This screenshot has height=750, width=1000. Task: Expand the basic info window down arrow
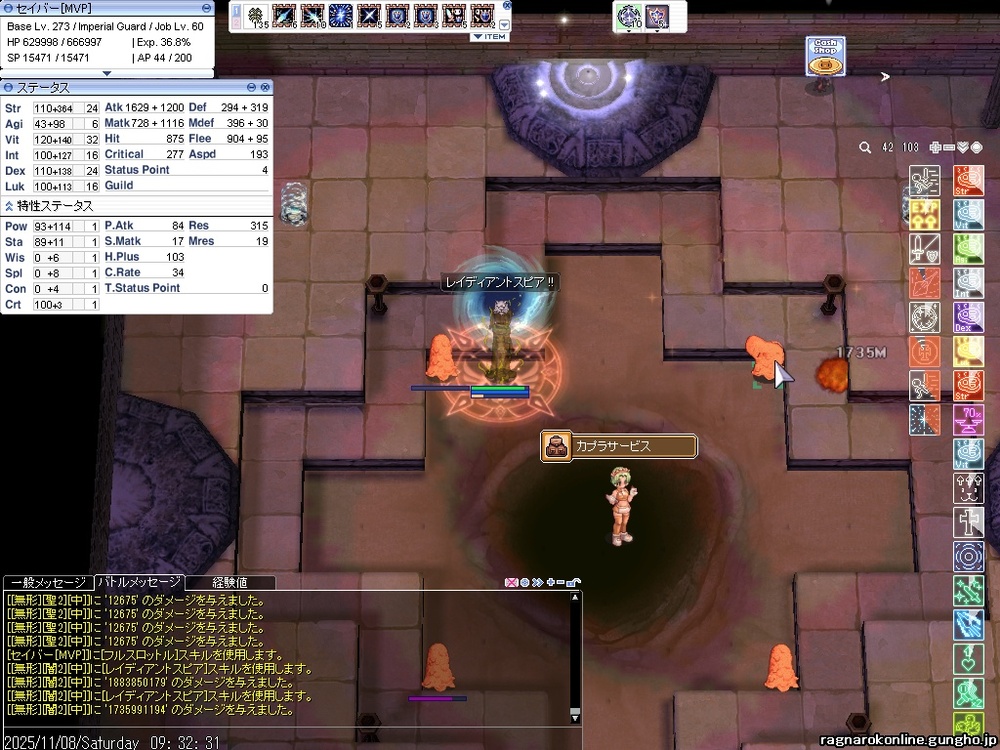pos(107,73)
